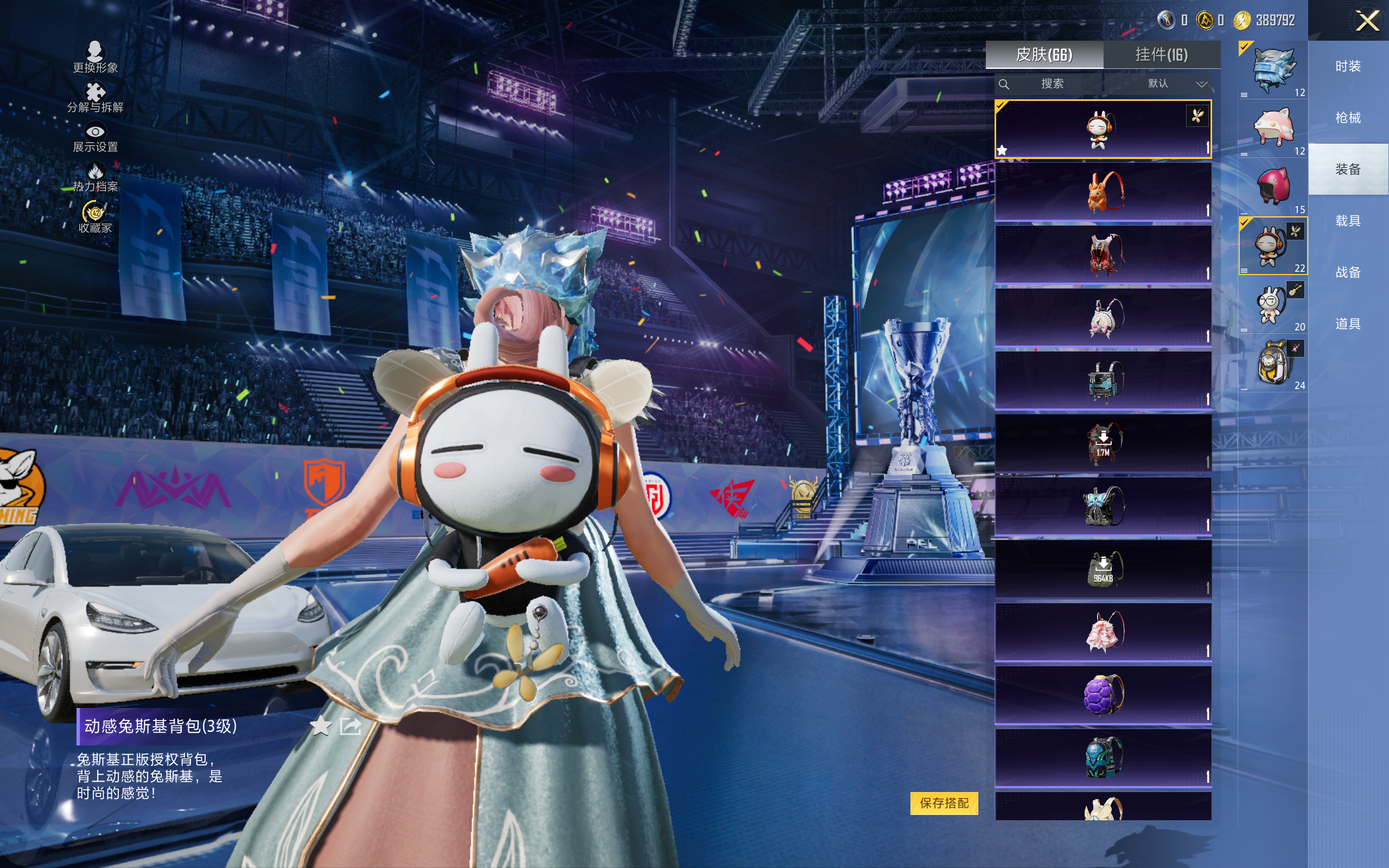
Task: Open the 收藏家 collector page
Action: 95,218
